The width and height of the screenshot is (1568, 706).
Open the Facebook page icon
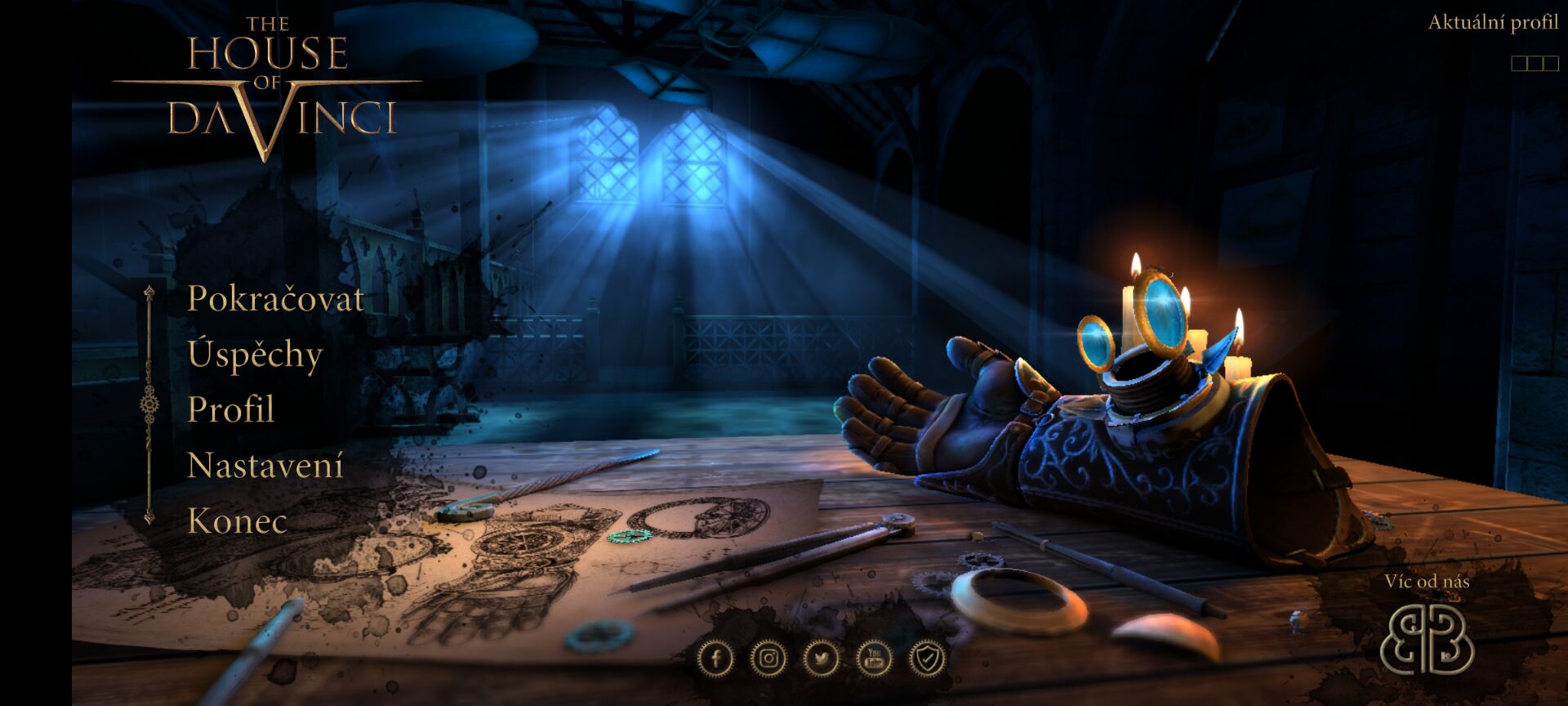tap(716, 658)
